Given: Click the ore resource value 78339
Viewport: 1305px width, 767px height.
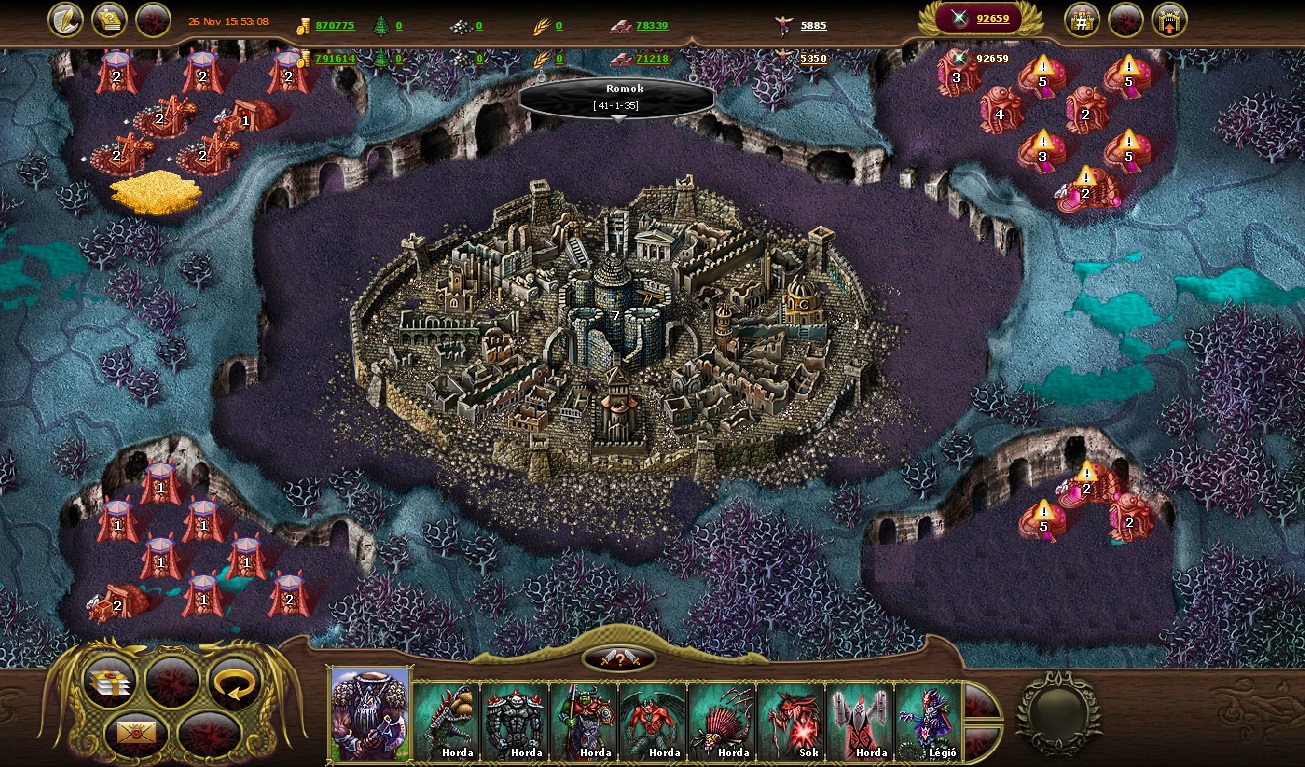Looking at the screenshot, I should pyautogui.click(x=652, y=26).
